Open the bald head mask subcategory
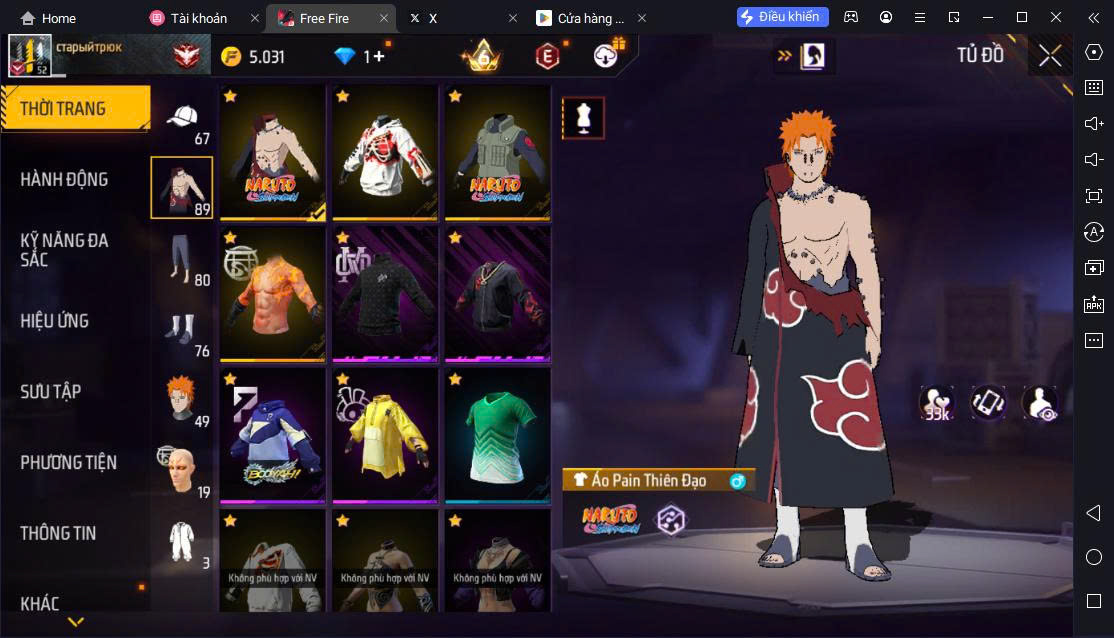1114x638 pixels. pos(181,470)
